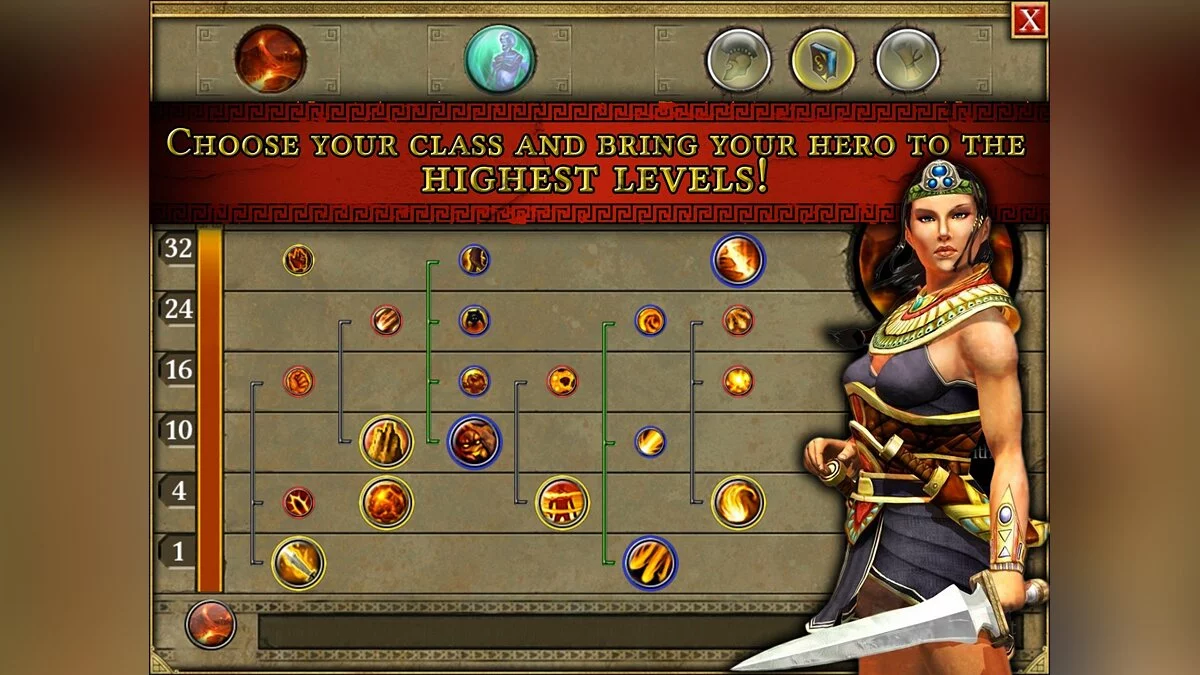This screenshot has height=675, width=1200.
Task: Open the helmet character icon
Action: tap(738, 60)
